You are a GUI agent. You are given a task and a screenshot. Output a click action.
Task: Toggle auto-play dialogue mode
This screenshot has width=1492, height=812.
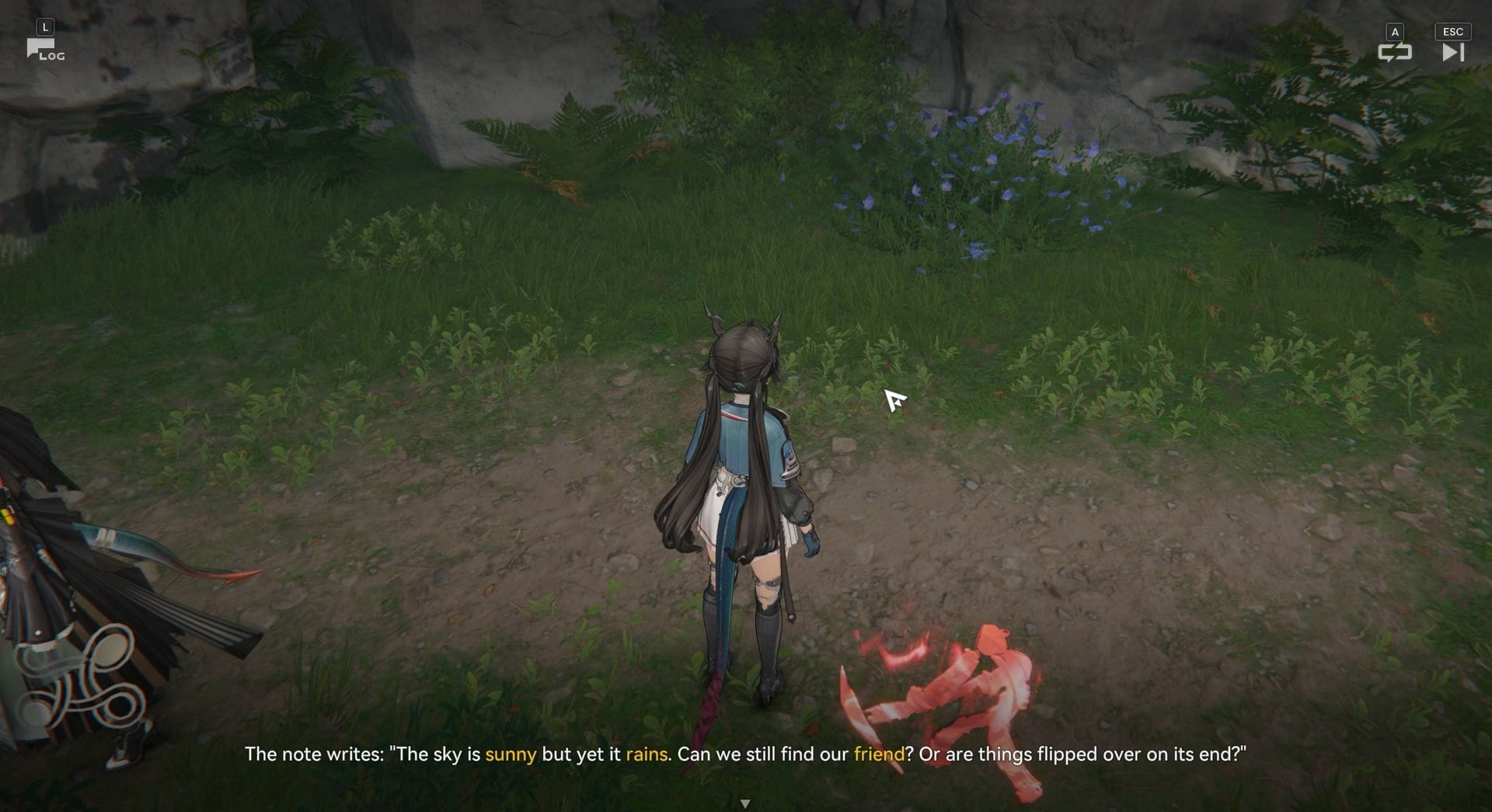[1394, 51]
